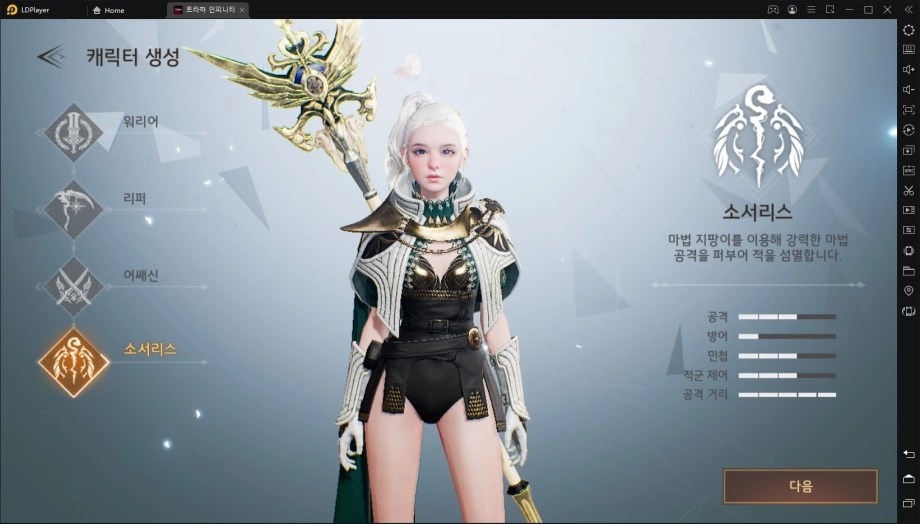
Task: Switch to the LDPlayer Home tab
Action: click(108, 10)
